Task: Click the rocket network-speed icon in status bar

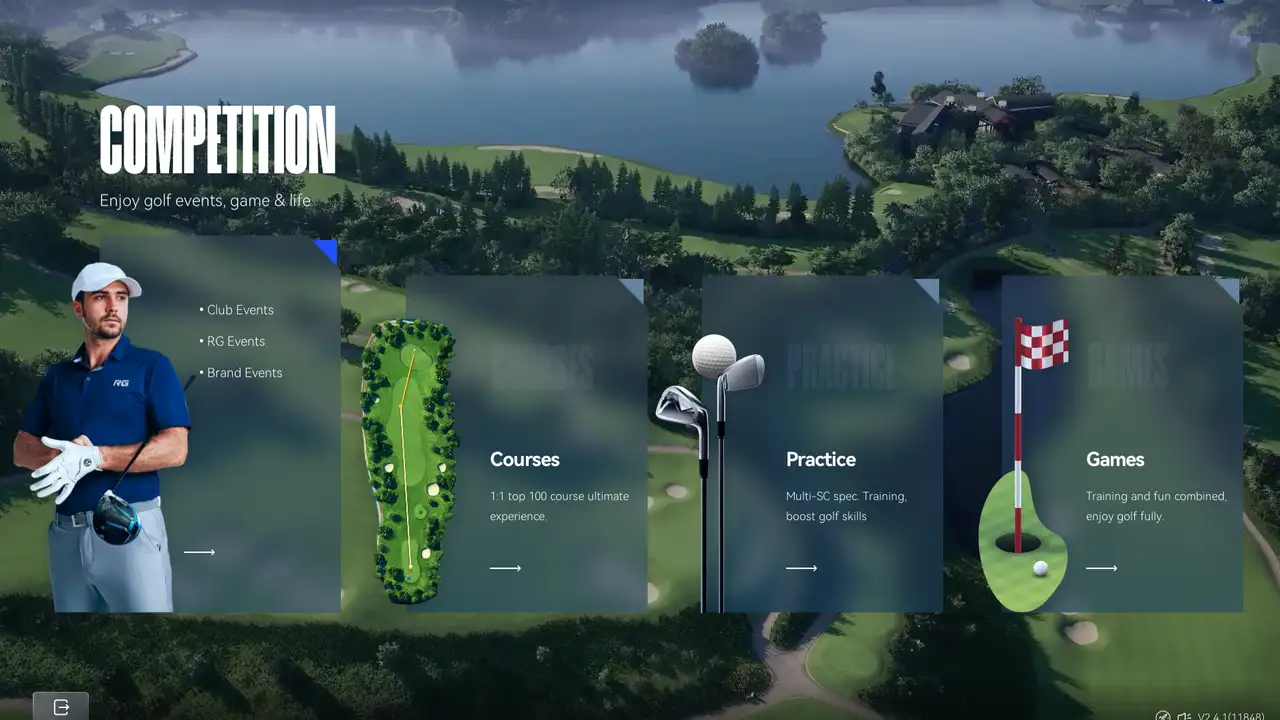Action: pyautogui.click(x=1162, y=716)
